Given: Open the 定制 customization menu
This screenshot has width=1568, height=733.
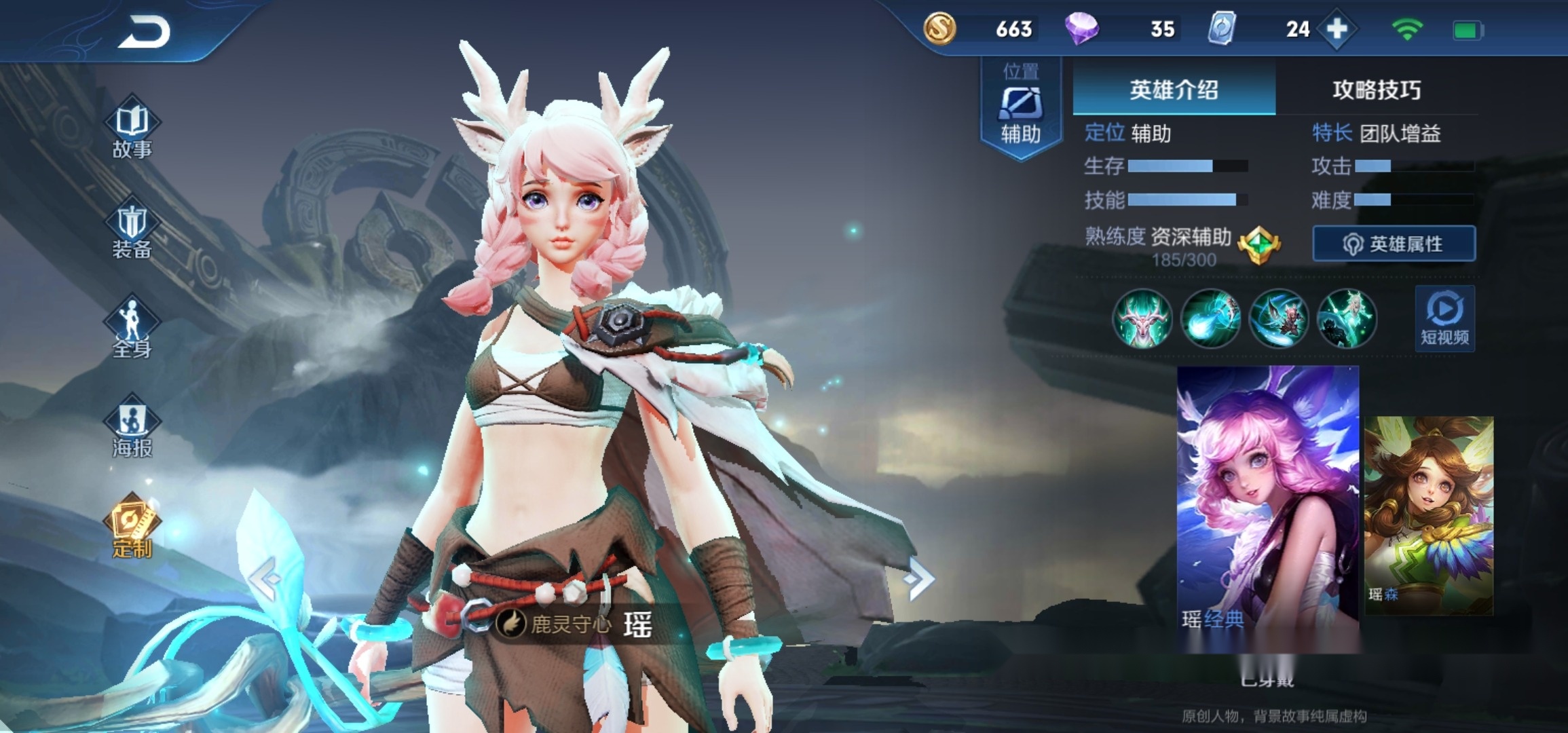Looking at the screenshot, I should click(x=132, y=528).
